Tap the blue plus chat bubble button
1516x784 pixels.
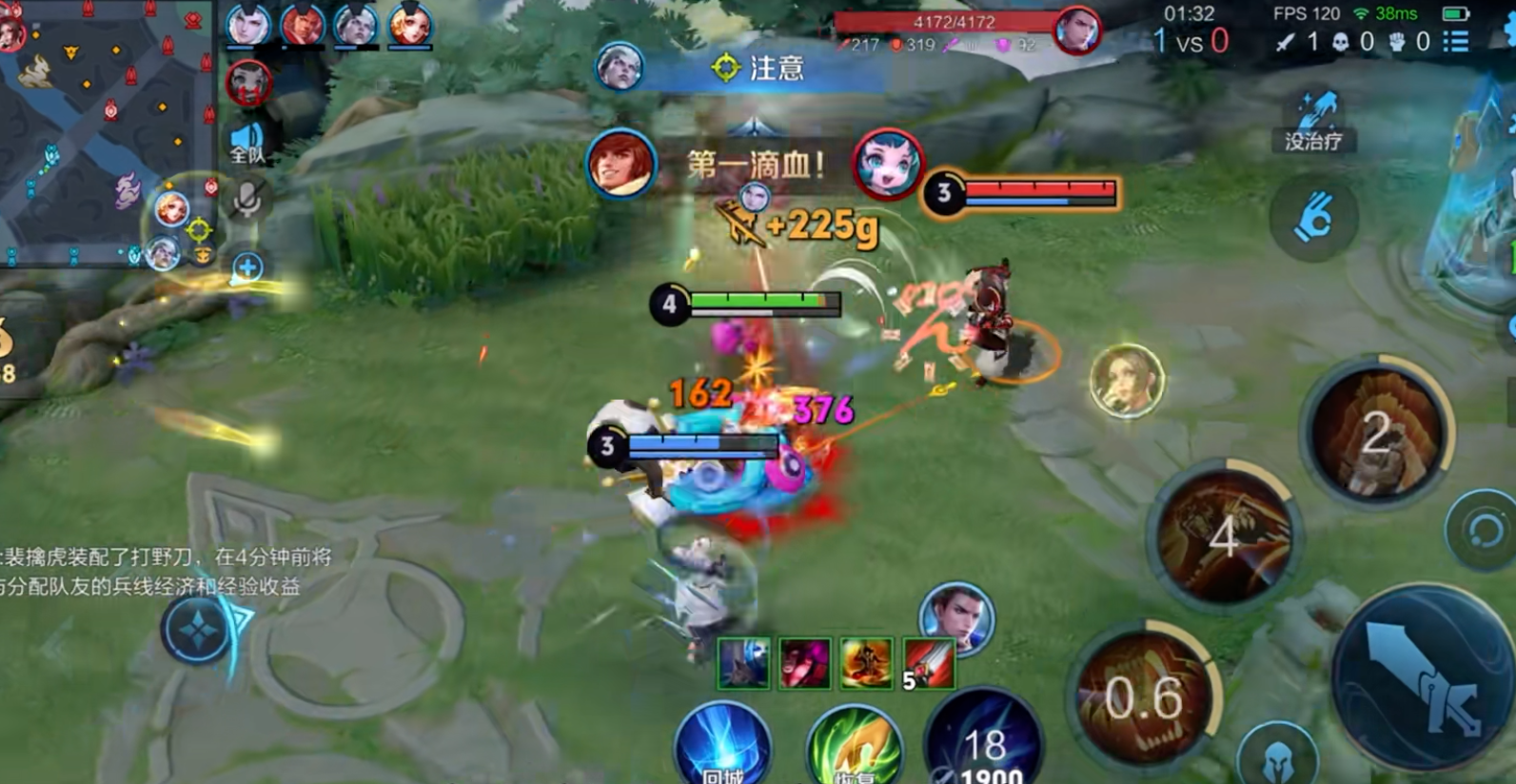(247, 267)
